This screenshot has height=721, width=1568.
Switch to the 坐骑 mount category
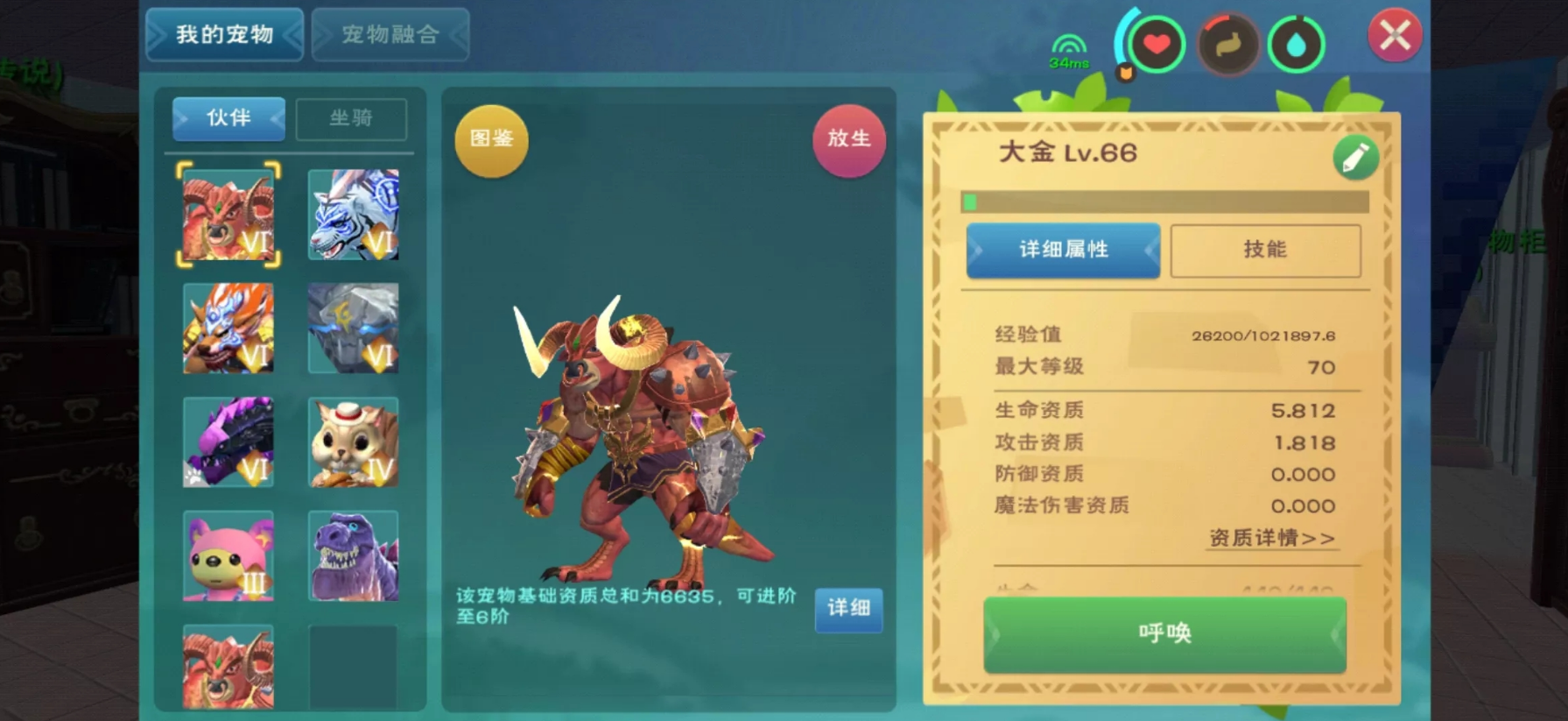click(353, 119)
